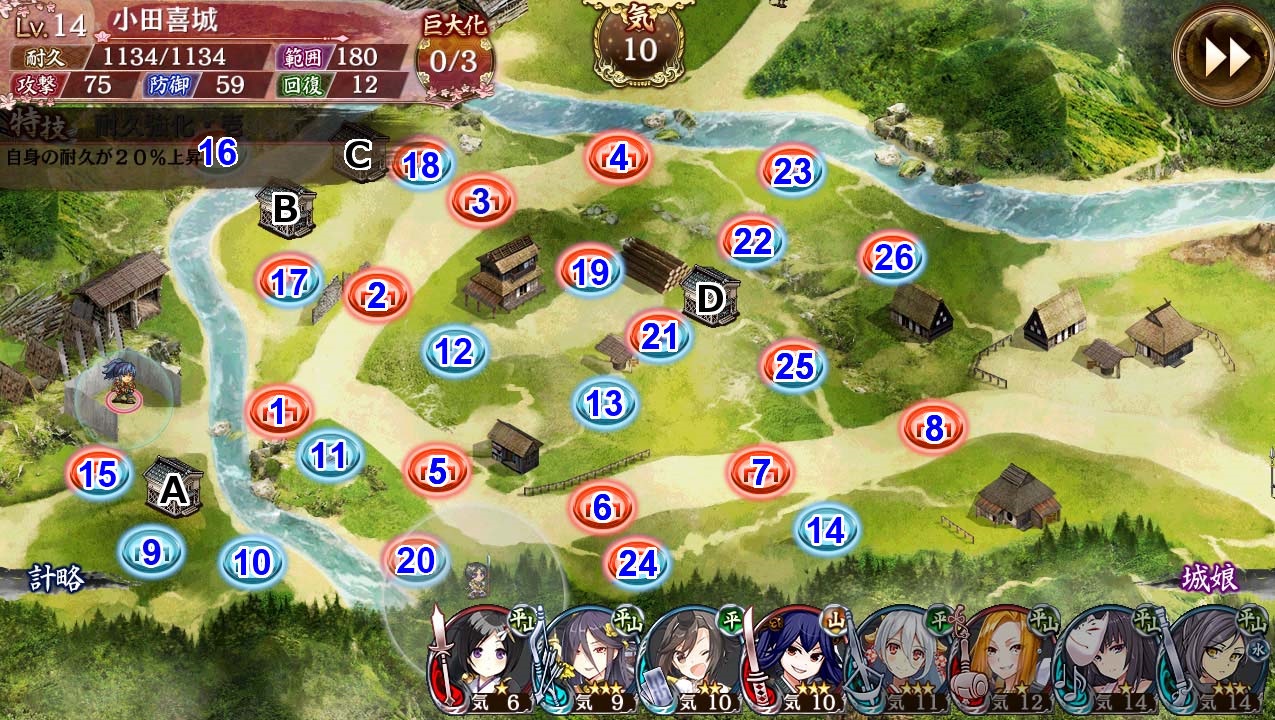Select red placement spot number 8
Screen dimensions: 1275x720
(x=933, y=429)
